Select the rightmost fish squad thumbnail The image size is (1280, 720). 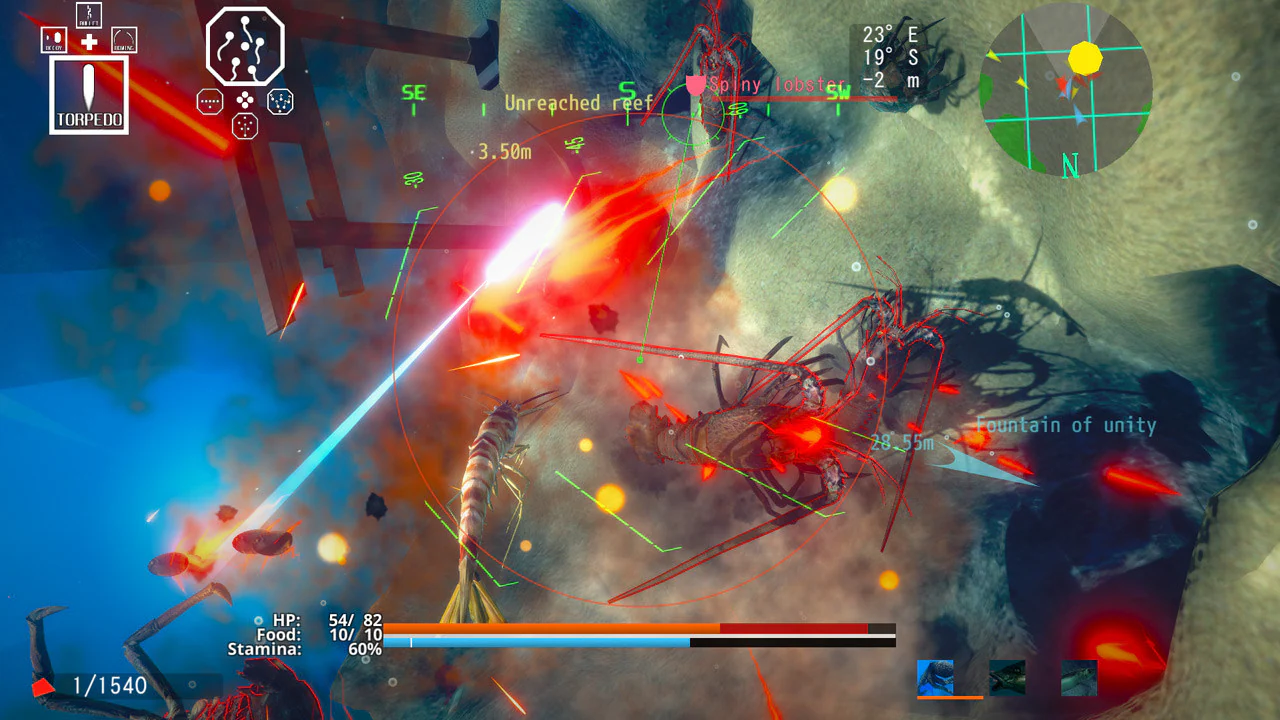[1080, 677]
